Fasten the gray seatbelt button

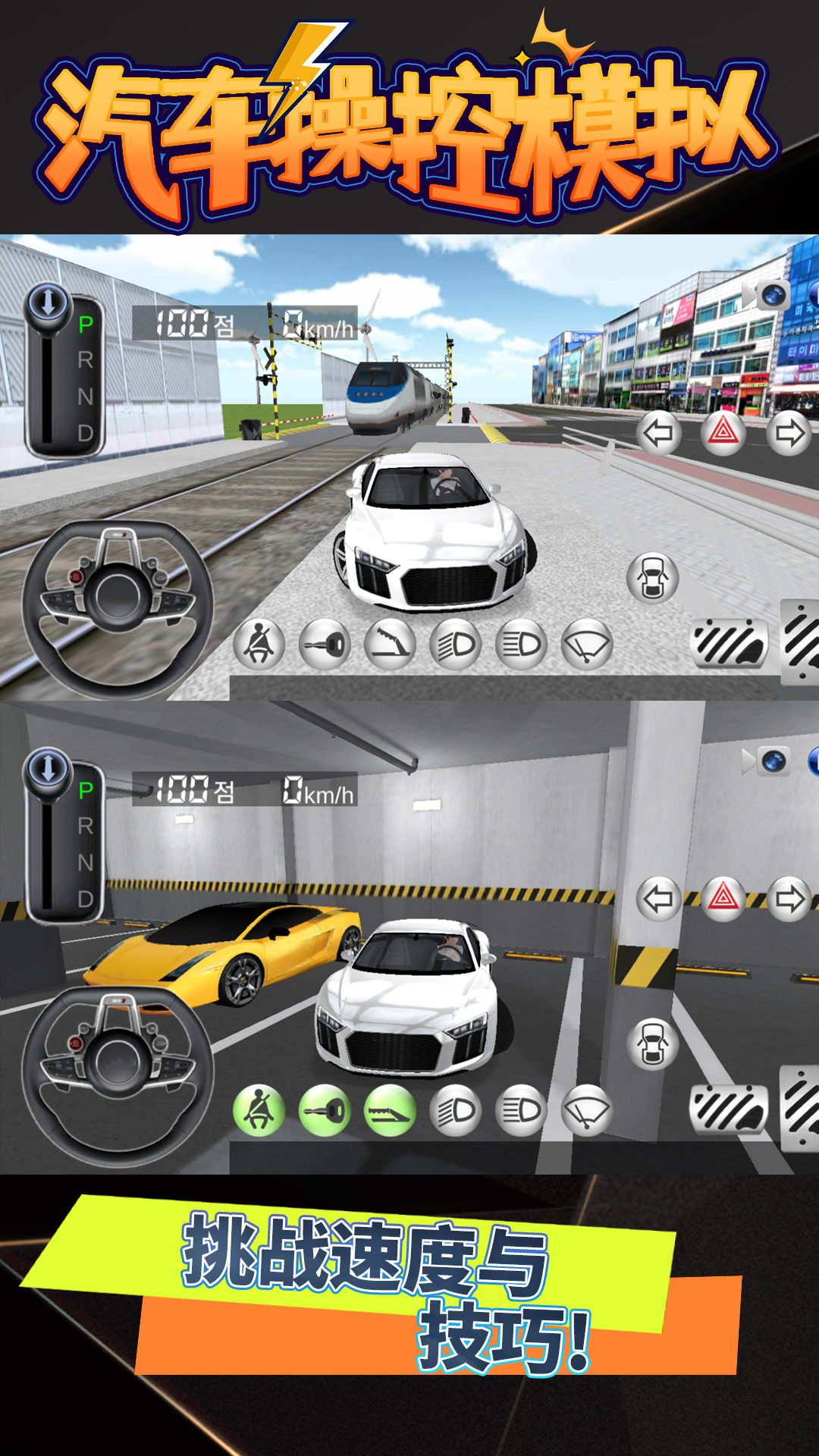(x=259, y=645)
